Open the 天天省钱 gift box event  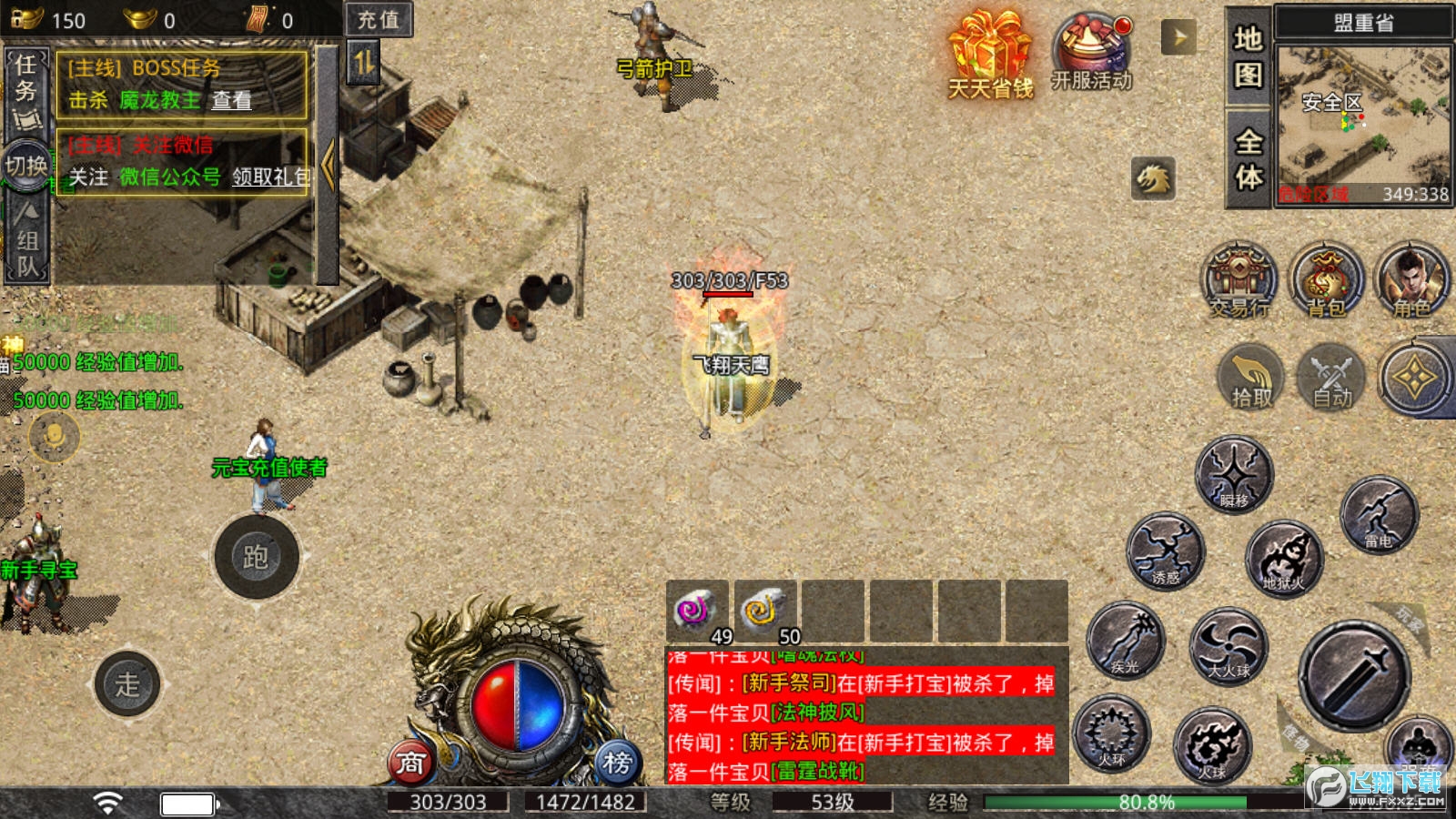[x=990, y=55]
